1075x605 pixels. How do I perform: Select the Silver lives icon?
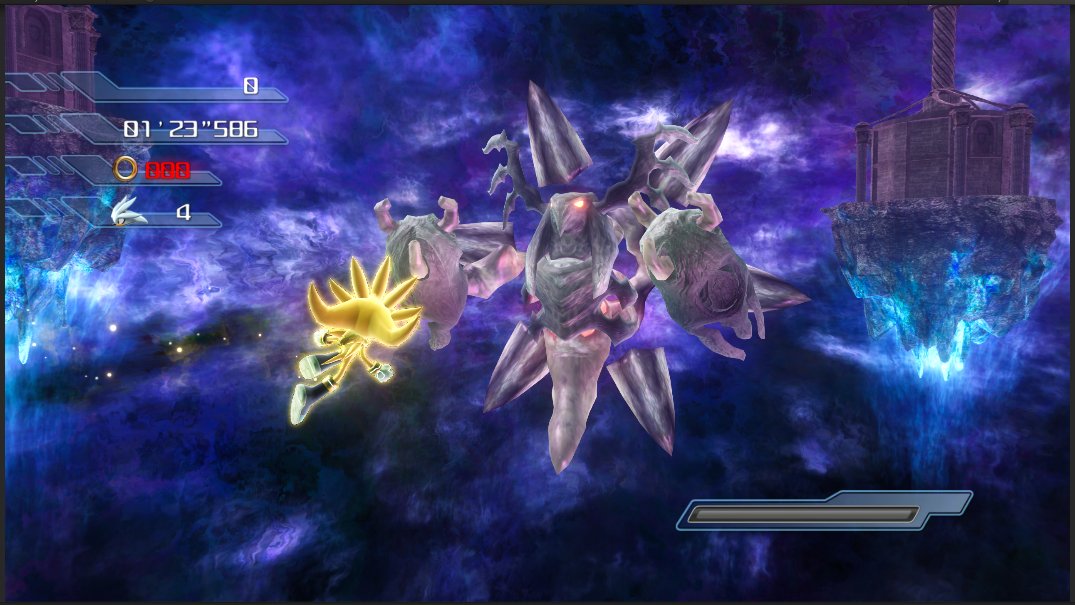pos(129,211)
